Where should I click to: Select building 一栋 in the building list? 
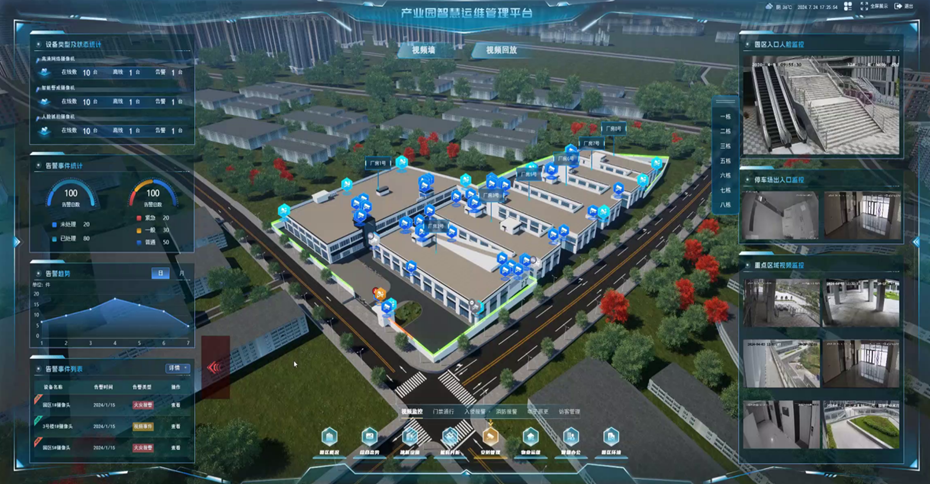coord(725,116)
